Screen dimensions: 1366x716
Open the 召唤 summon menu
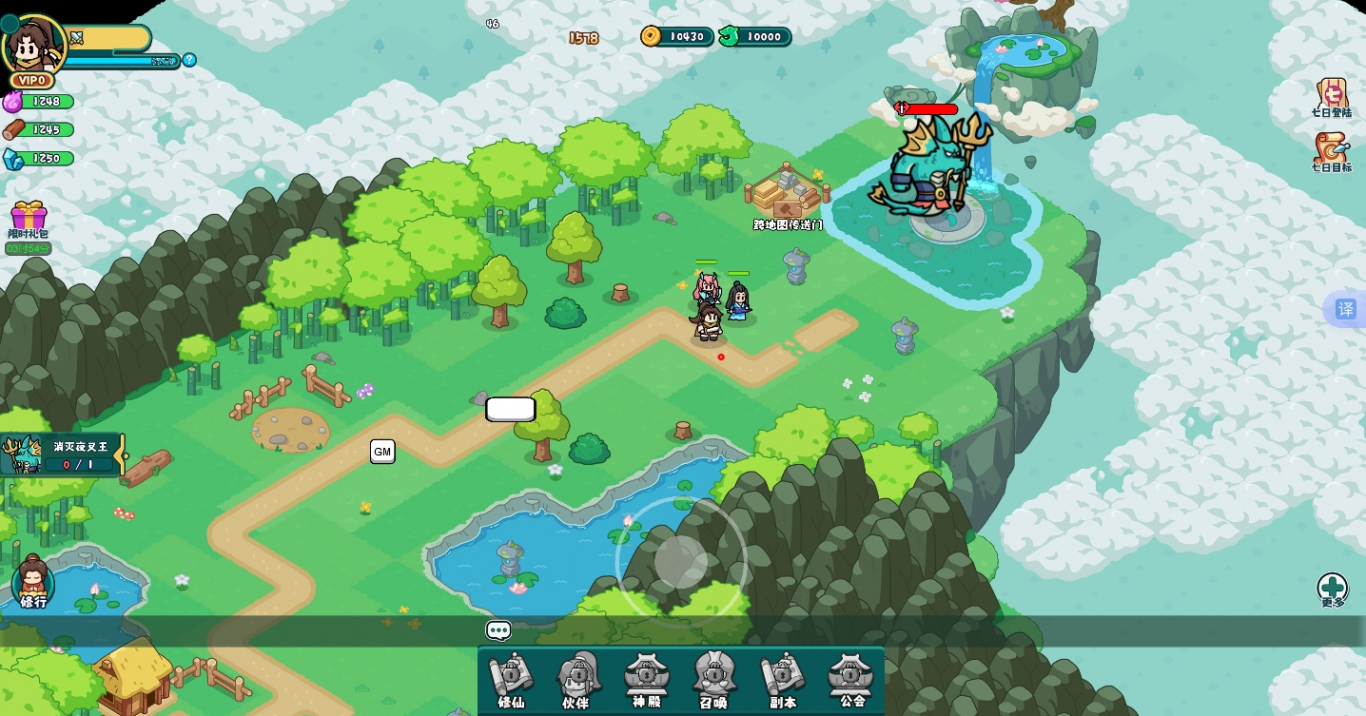[713, 680]
